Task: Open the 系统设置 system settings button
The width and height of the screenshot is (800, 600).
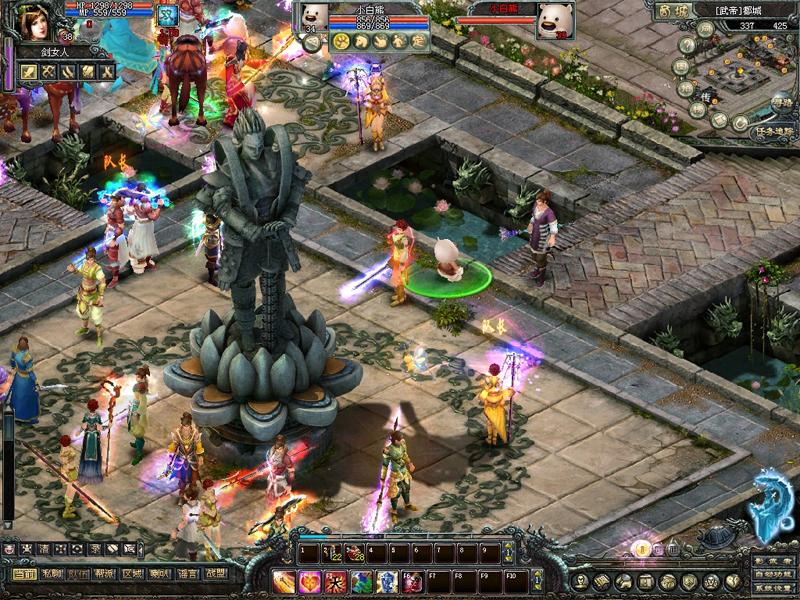Action: (772, 588)
